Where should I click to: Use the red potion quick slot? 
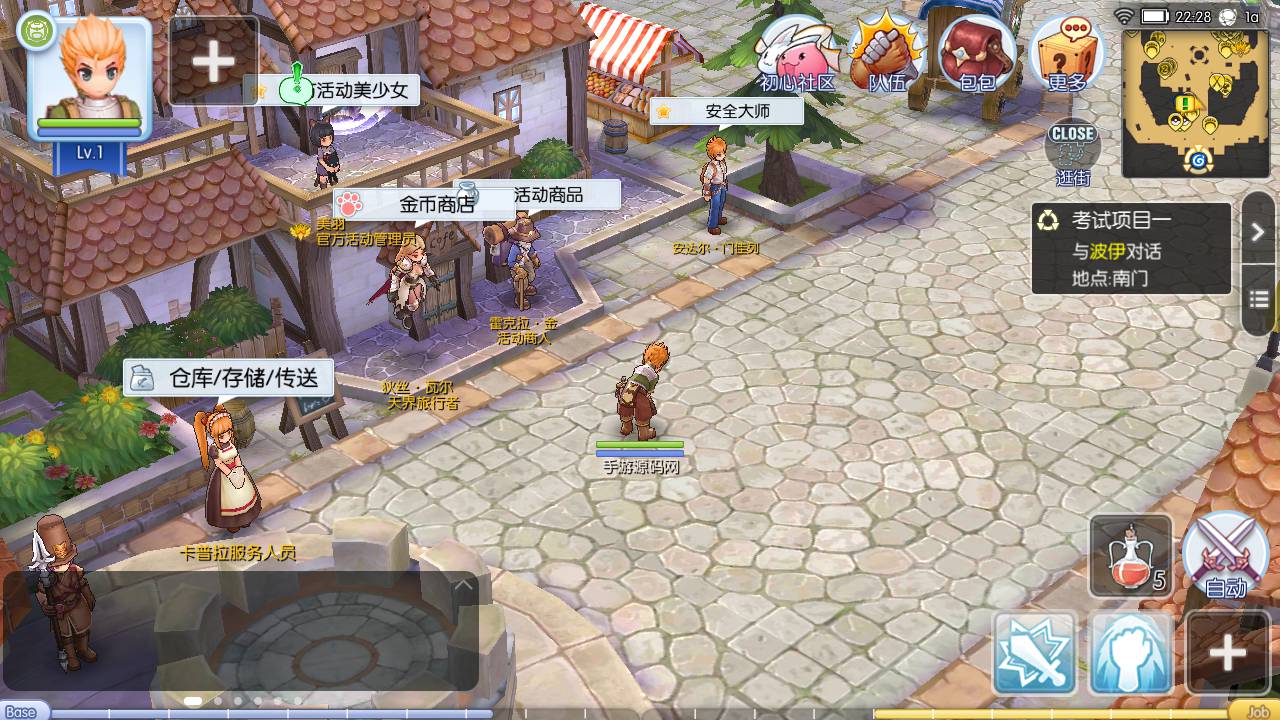[1130, 557]
